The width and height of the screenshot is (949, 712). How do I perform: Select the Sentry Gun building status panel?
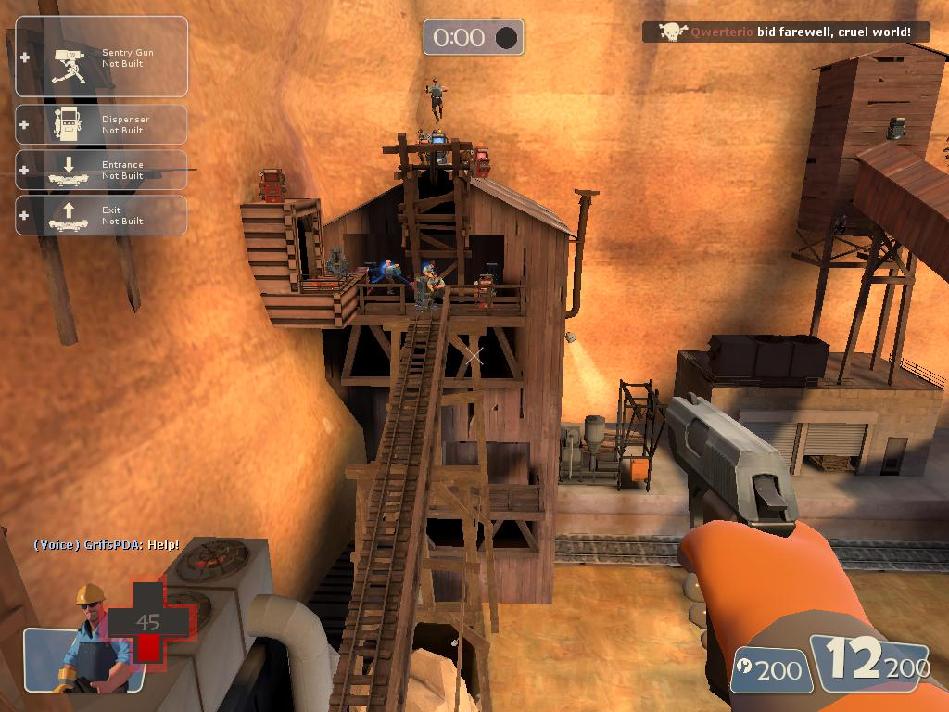click(101, 57)
